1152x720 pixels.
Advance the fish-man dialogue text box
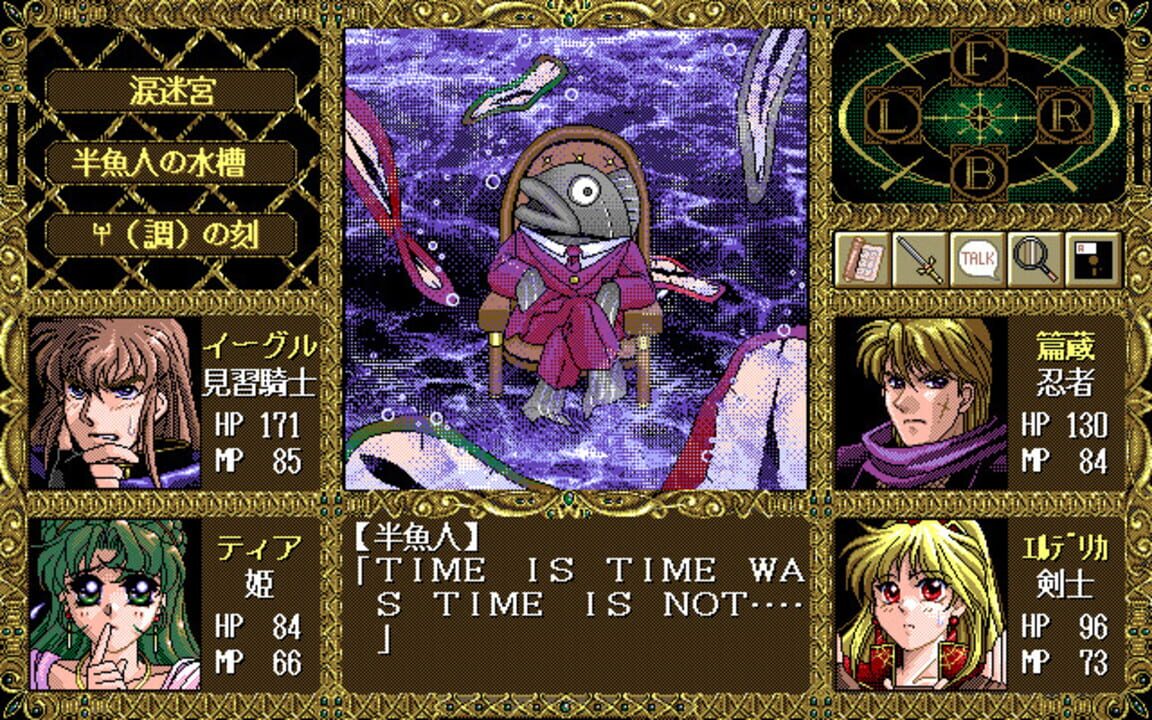(x=576, y=604)
